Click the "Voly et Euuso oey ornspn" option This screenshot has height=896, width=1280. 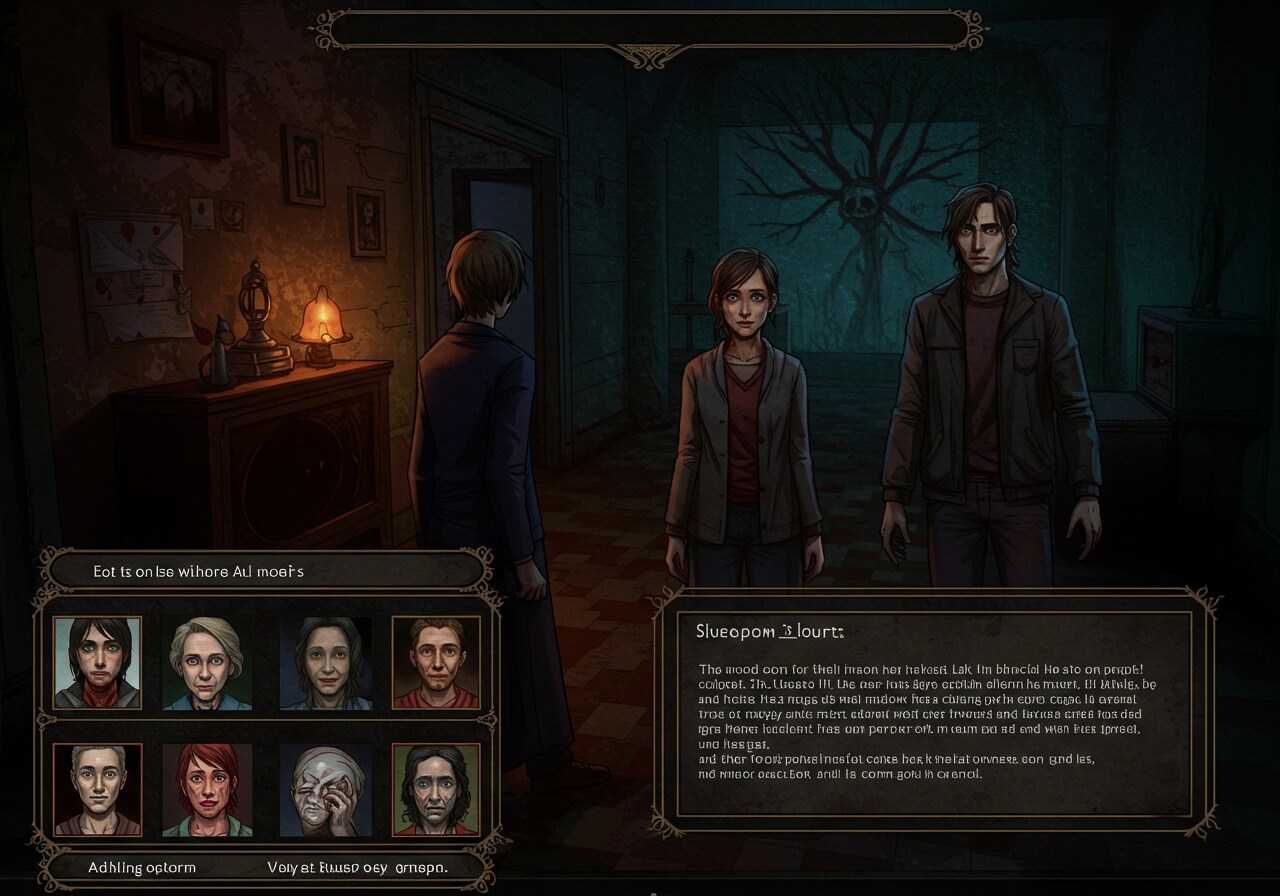pos(357,867)
